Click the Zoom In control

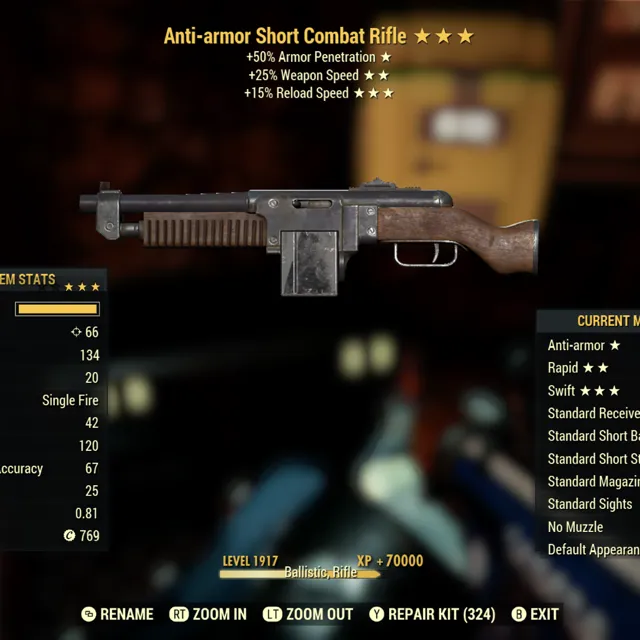point(208,614)
